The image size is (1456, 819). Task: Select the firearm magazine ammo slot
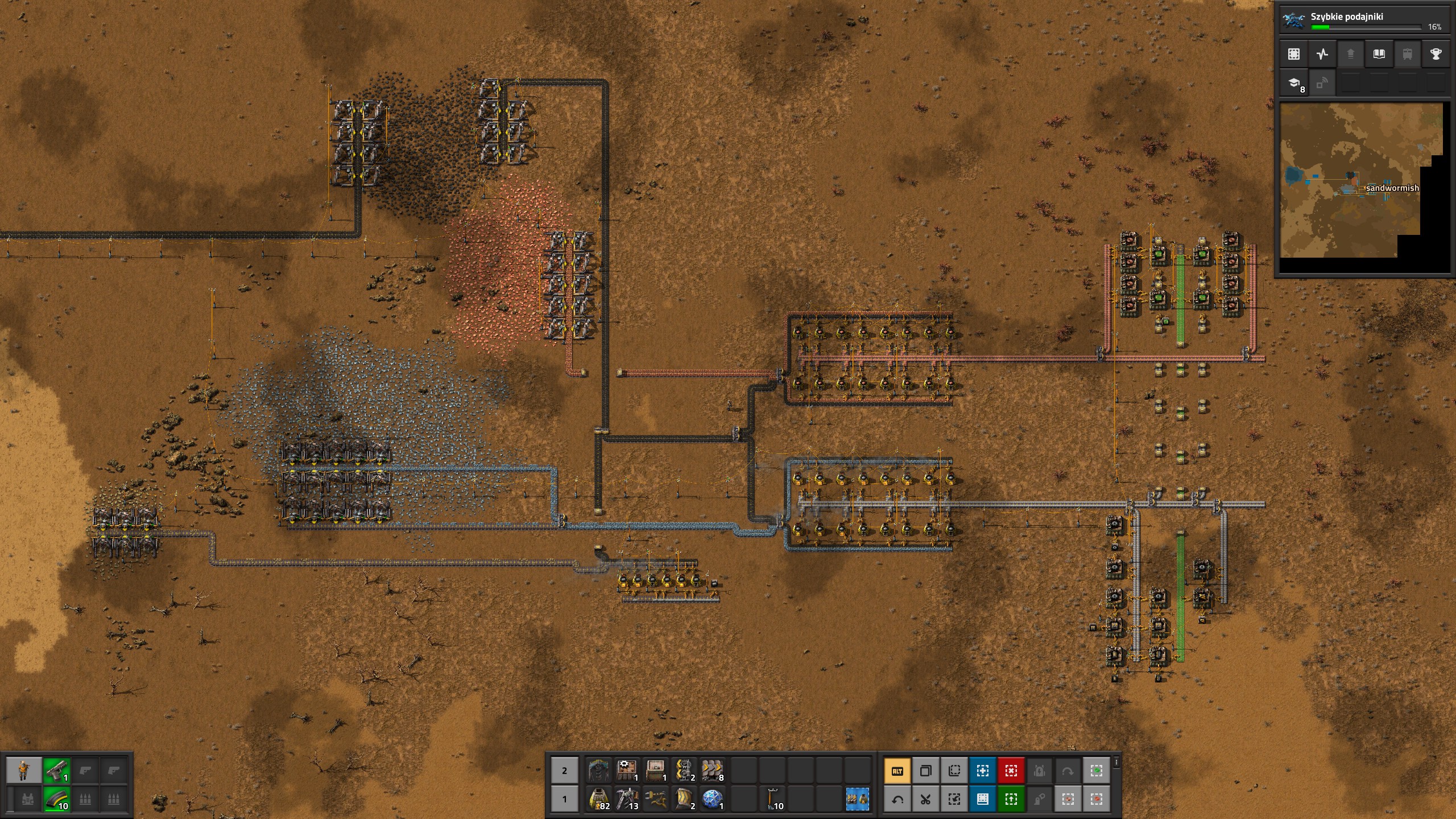tap(56, 799)
